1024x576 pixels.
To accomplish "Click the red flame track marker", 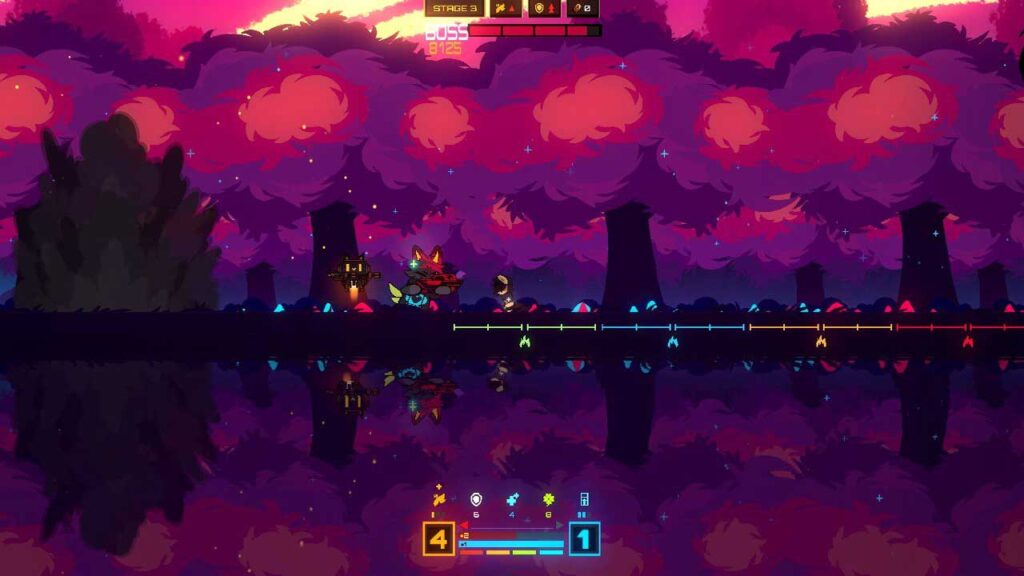I will (x=968, y=342).
